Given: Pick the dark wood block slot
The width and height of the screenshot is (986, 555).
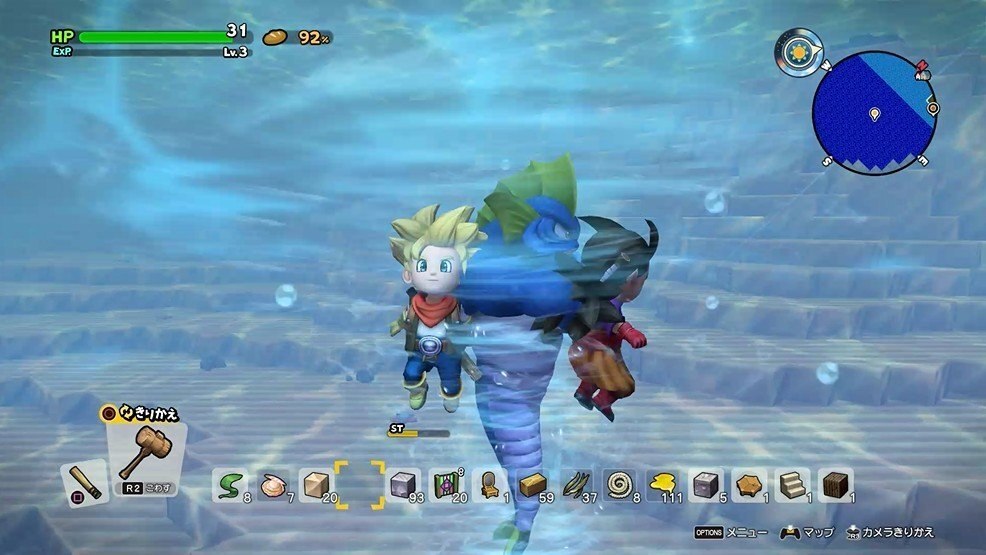Looking at the screenshot, I should click(835, 485).
